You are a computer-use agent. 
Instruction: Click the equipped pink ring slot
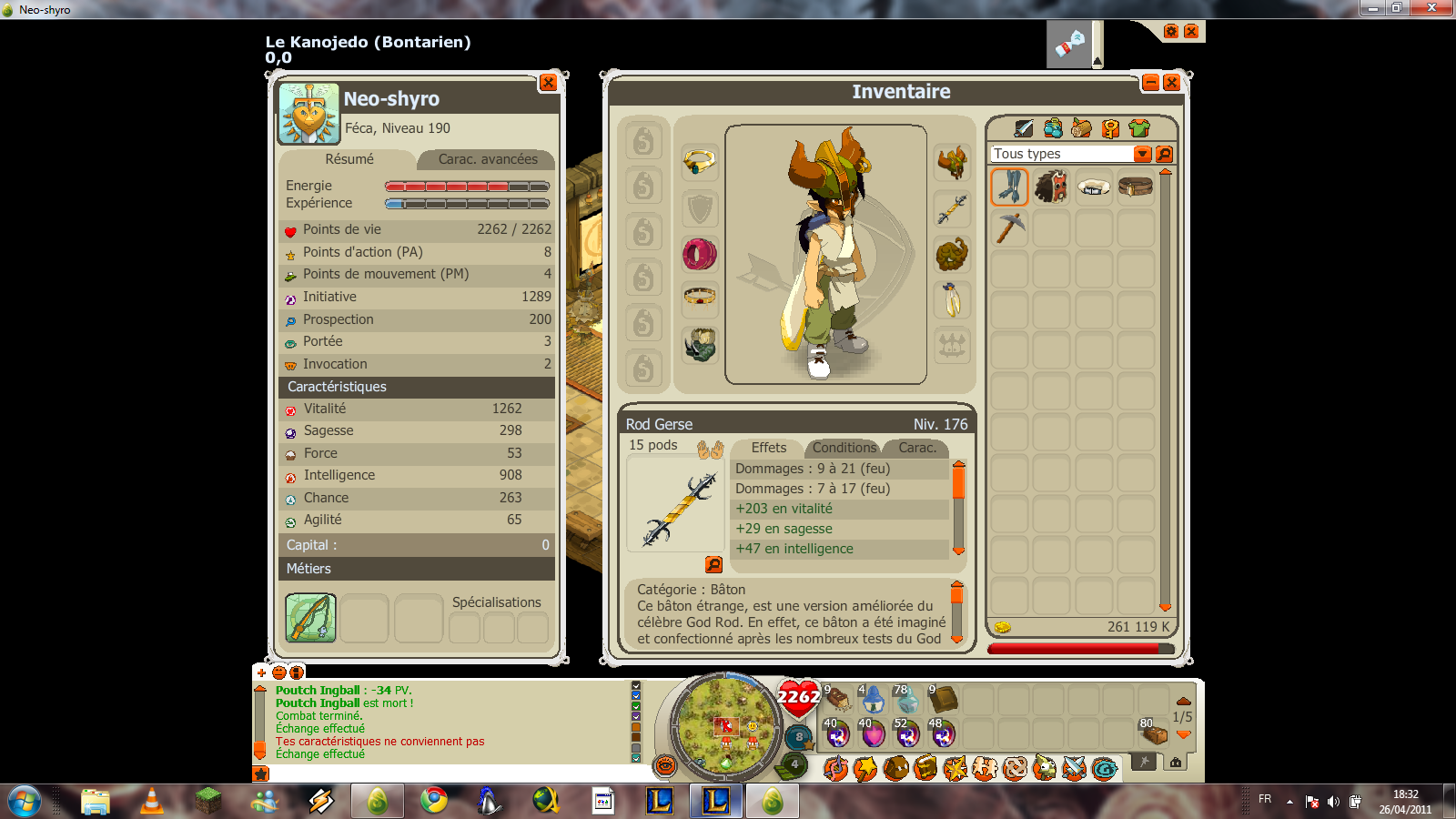coord(700,254)
